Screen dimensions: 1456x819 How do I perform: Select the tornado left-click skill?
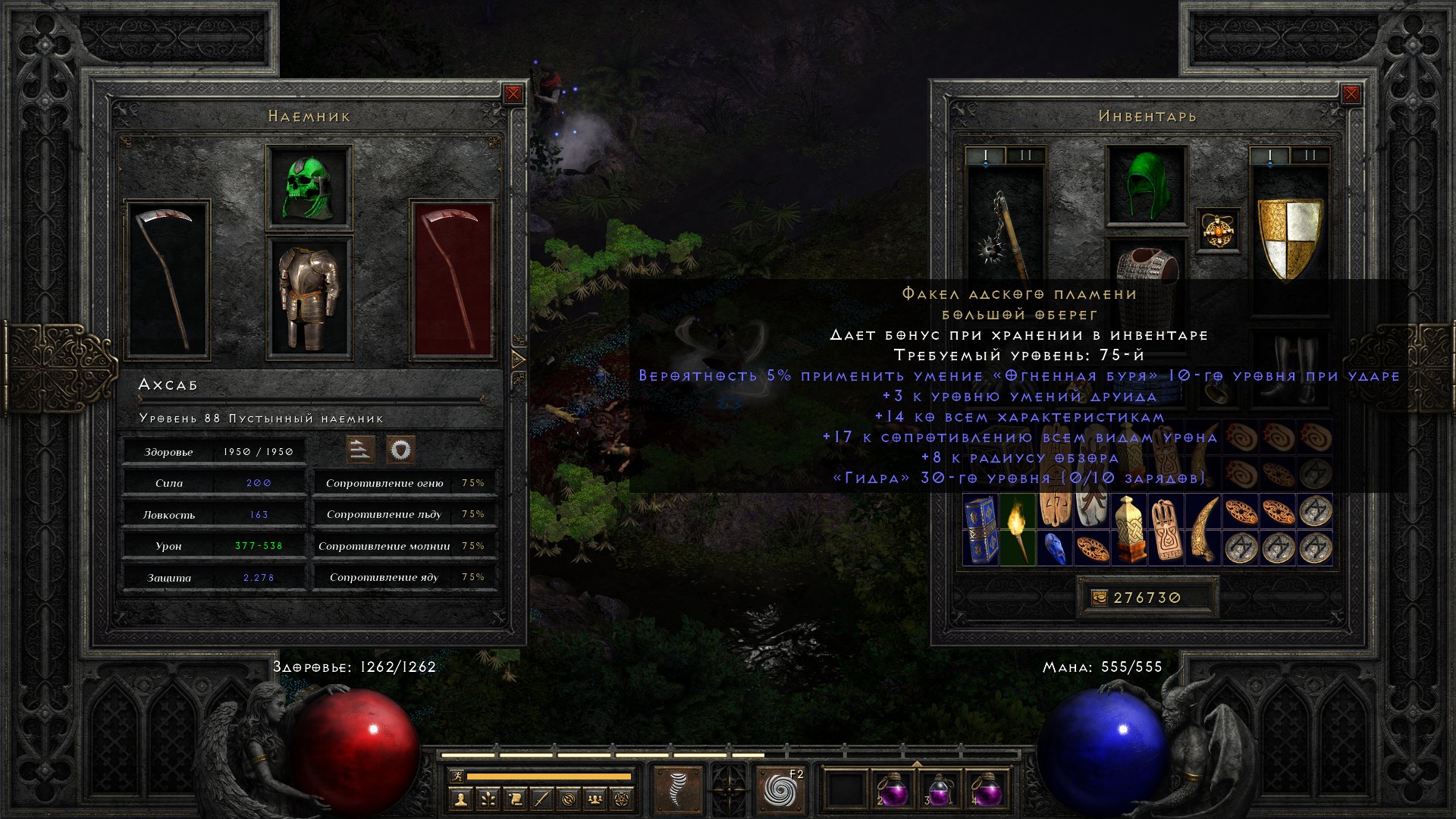(x=677, y=789)
